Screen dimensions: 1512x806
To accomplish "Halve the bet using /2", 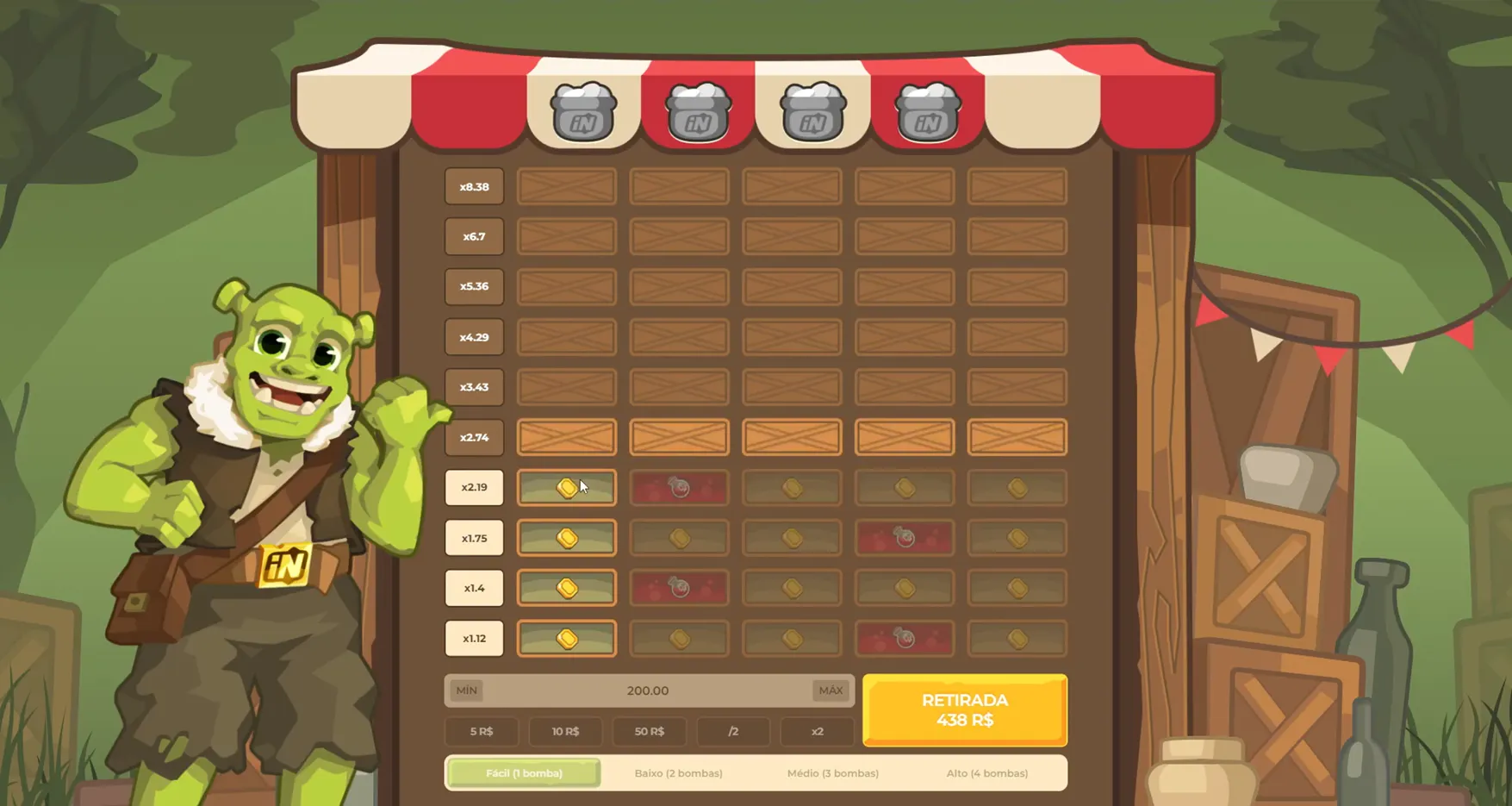I will (x=733, y=731).
